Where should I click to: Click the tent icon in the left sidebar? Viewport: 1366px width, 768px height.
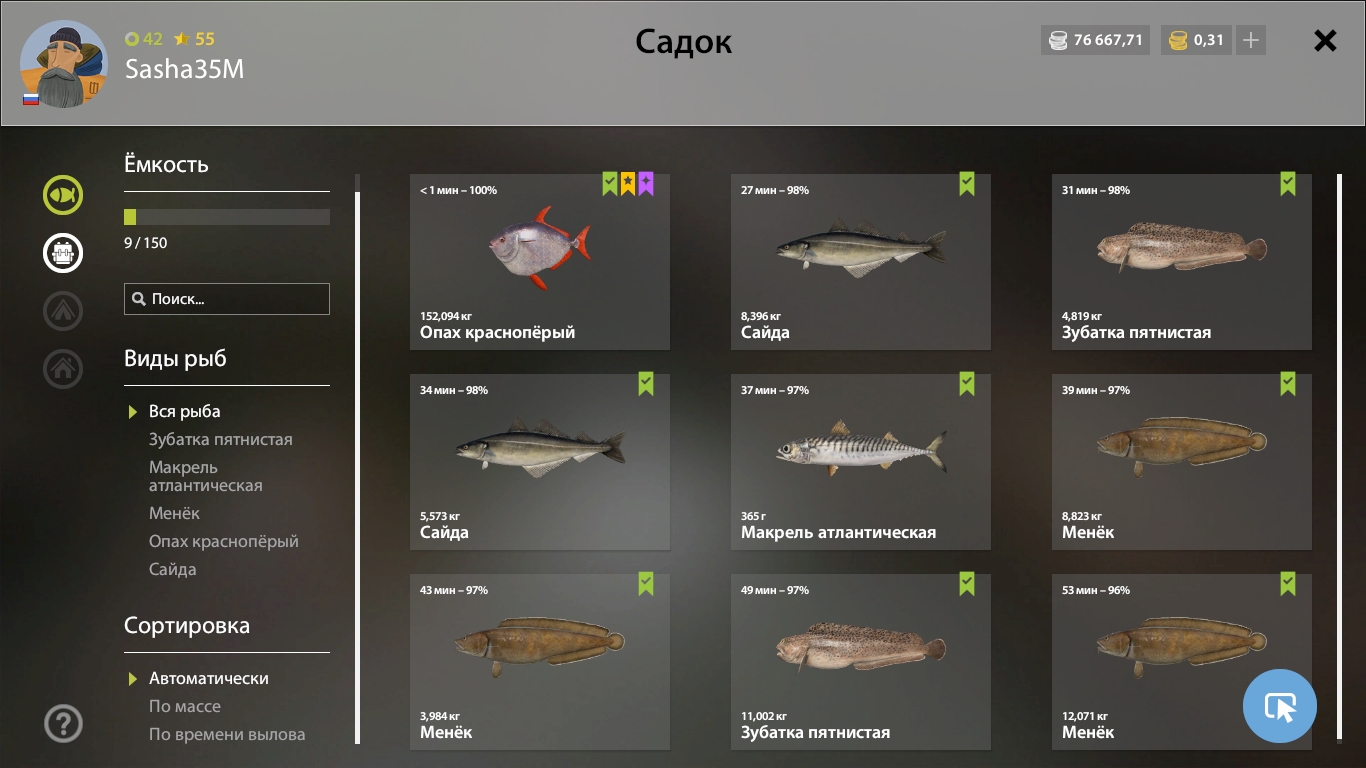click(62, 311)
